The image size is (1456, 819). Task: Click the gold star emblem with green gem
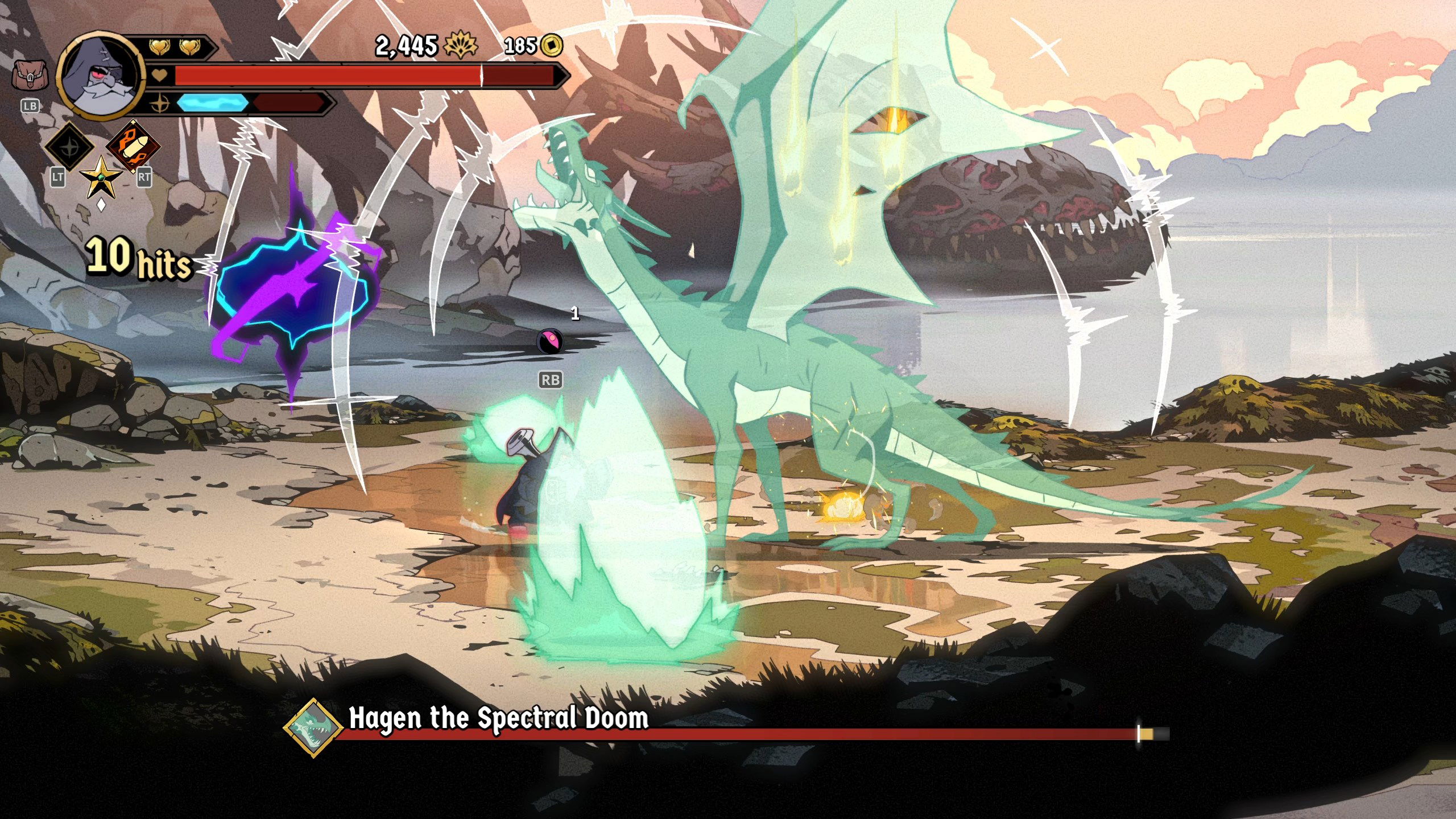click(102, 178)
